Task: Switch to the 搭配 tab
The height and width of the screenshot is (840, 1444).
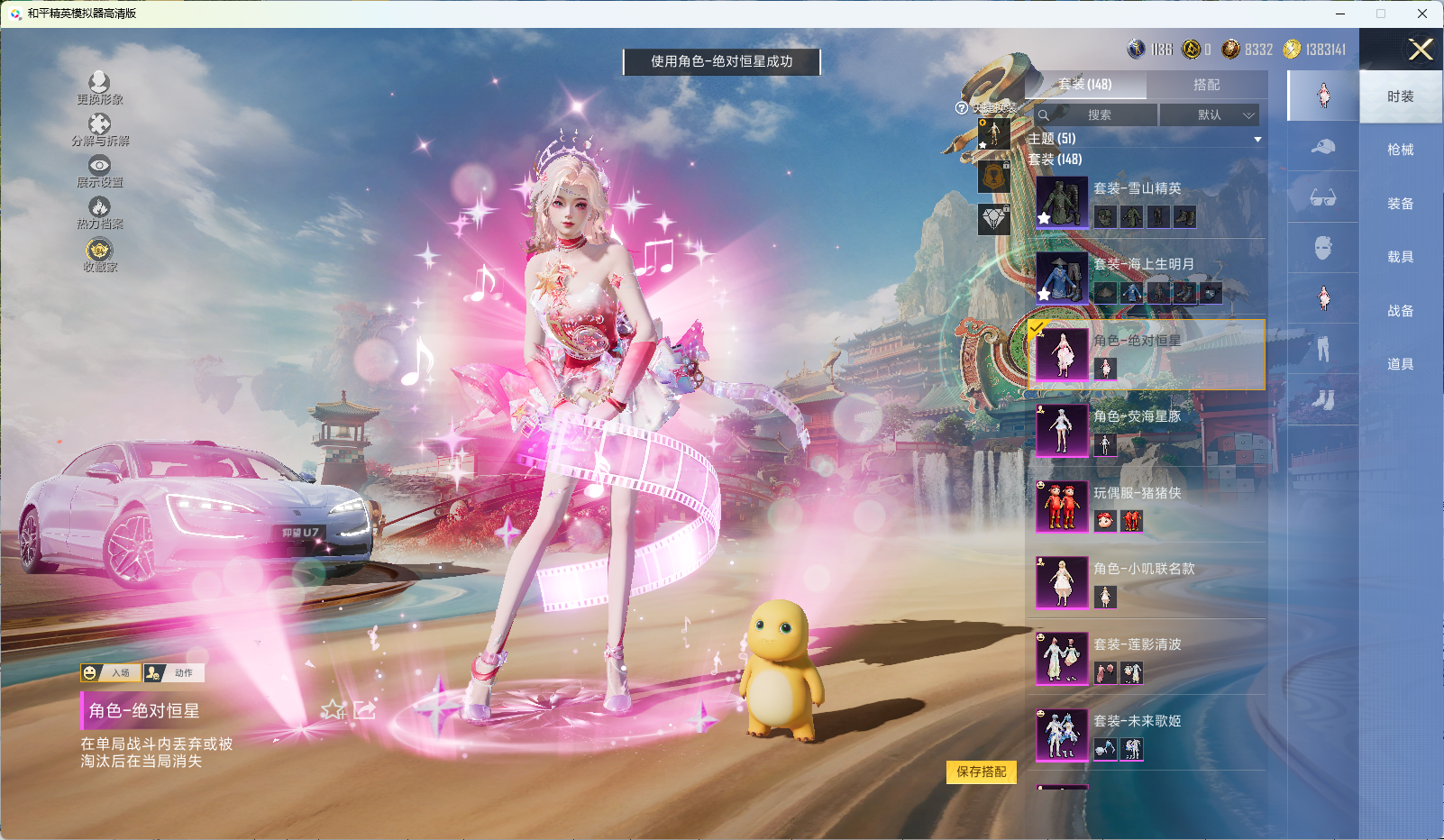Action: (x=1206, y=85)
